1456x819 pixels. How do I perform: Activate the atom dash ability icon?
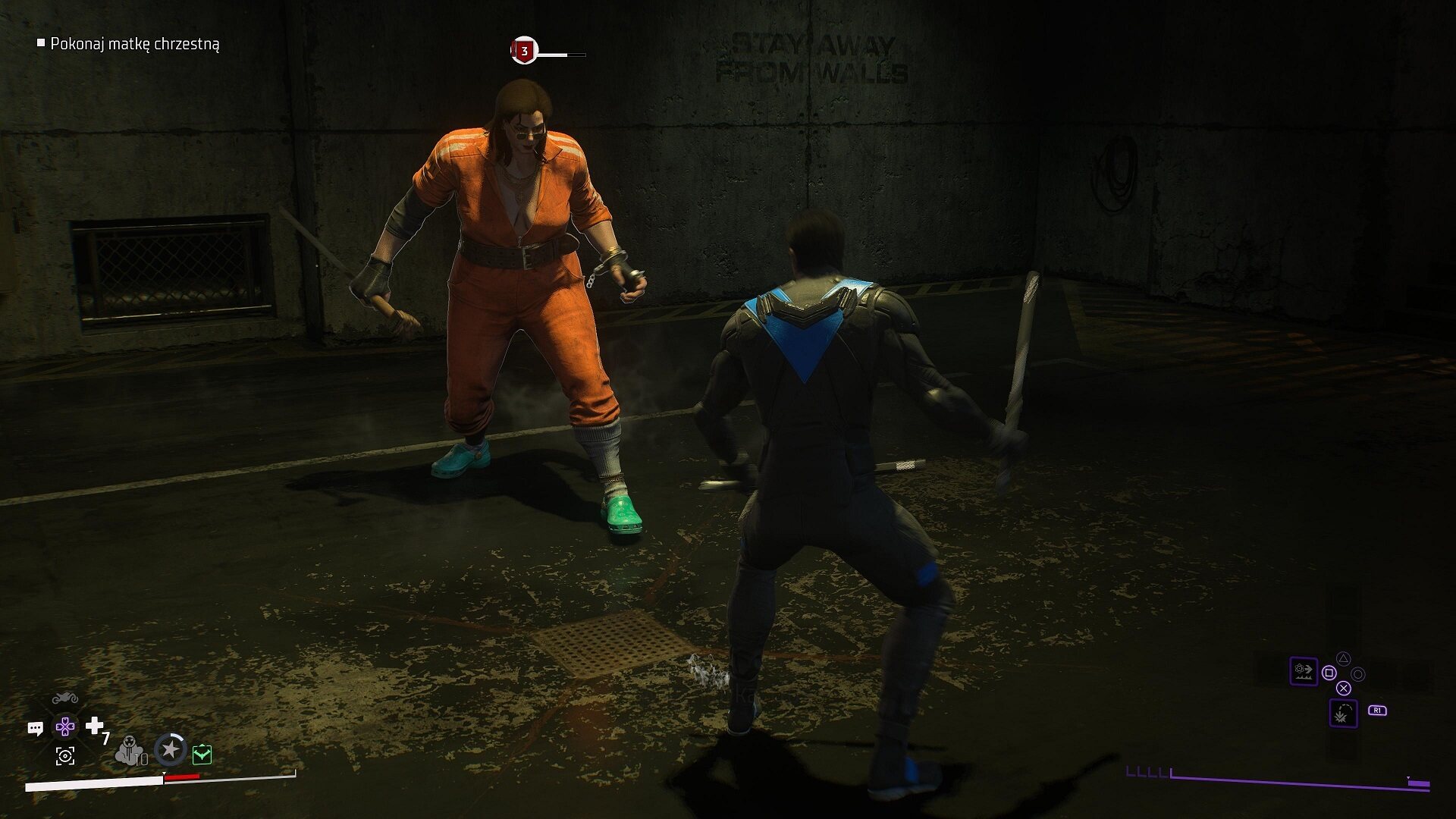(1304, 670)
